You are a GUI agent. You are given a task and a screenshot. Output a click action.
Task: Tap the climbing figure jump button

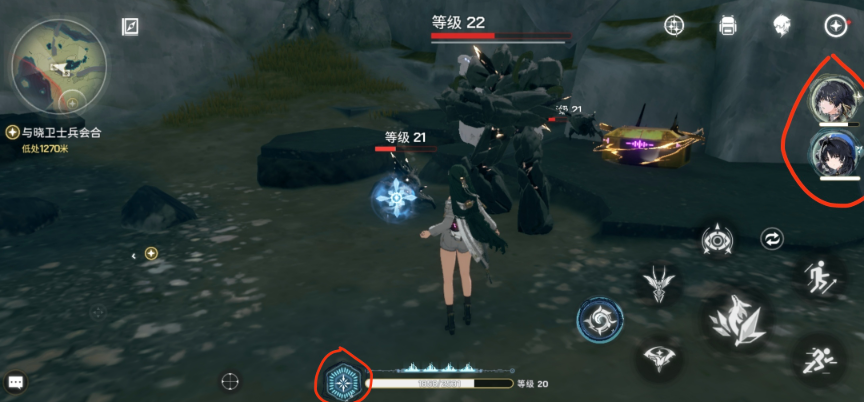(819, 275)
